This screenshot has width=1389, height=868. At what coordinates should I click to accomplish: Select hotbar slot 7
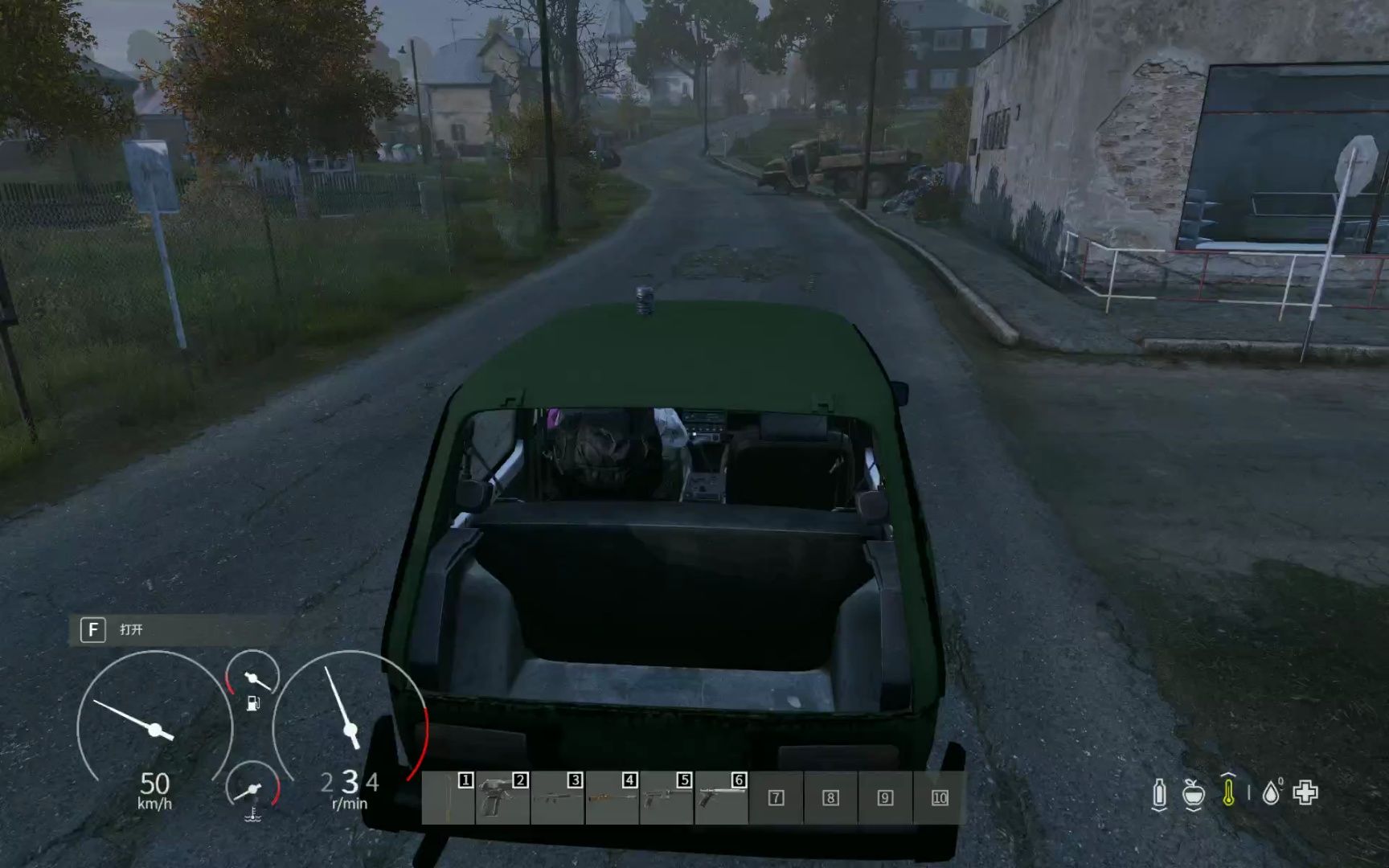[x=776, y=797]
